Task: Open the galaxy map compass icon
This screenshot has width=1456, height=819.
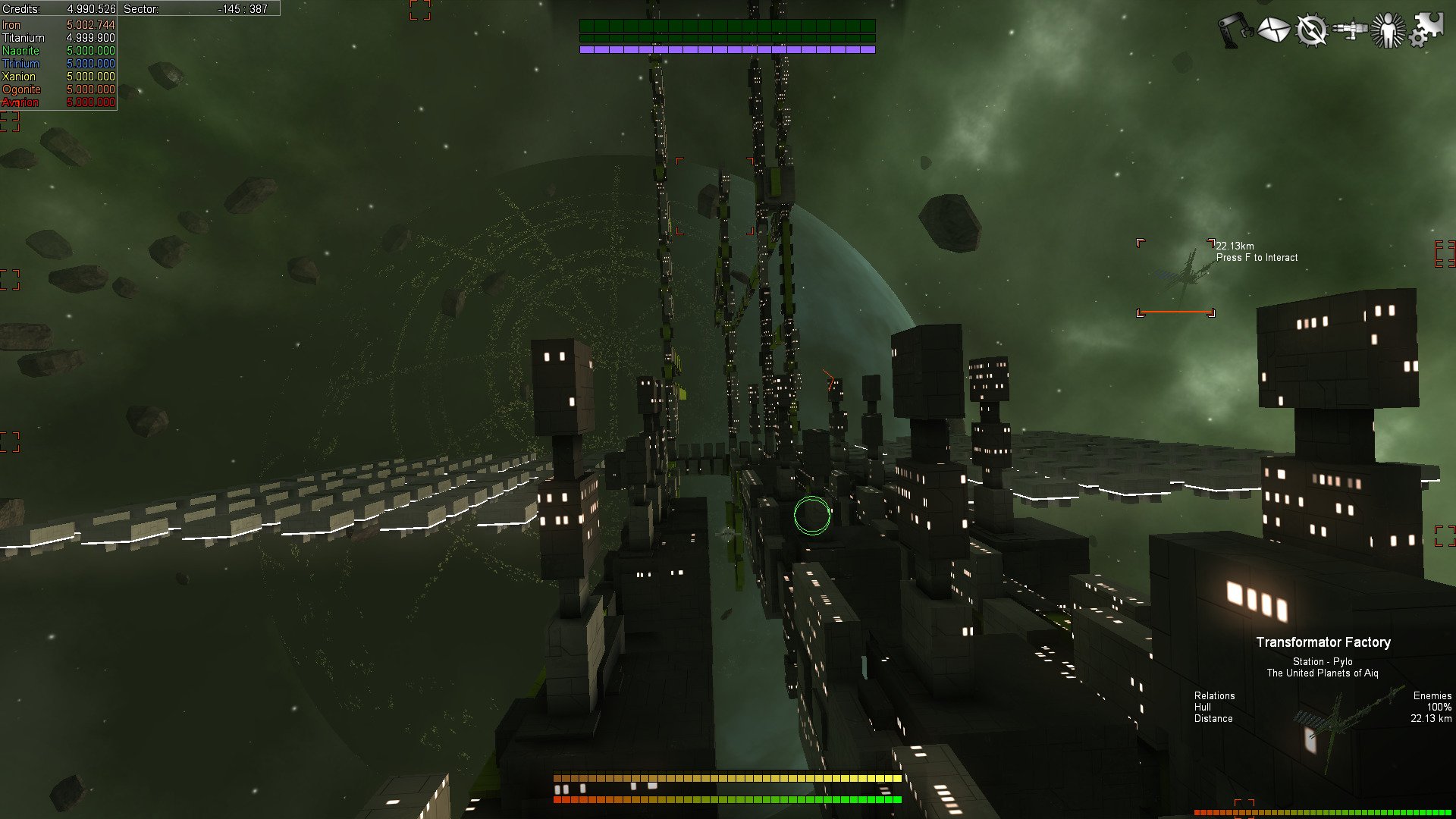Action: [x=1311, y=30]
